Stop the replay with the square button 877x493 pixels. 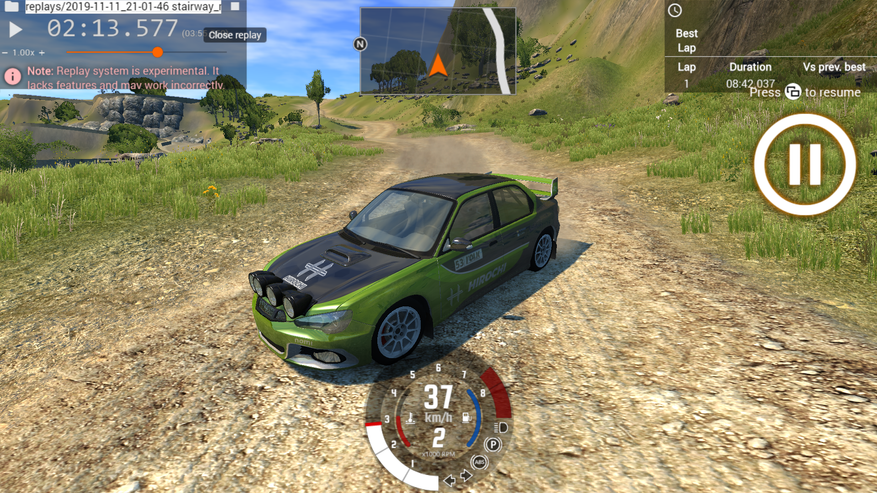(235, 7)
